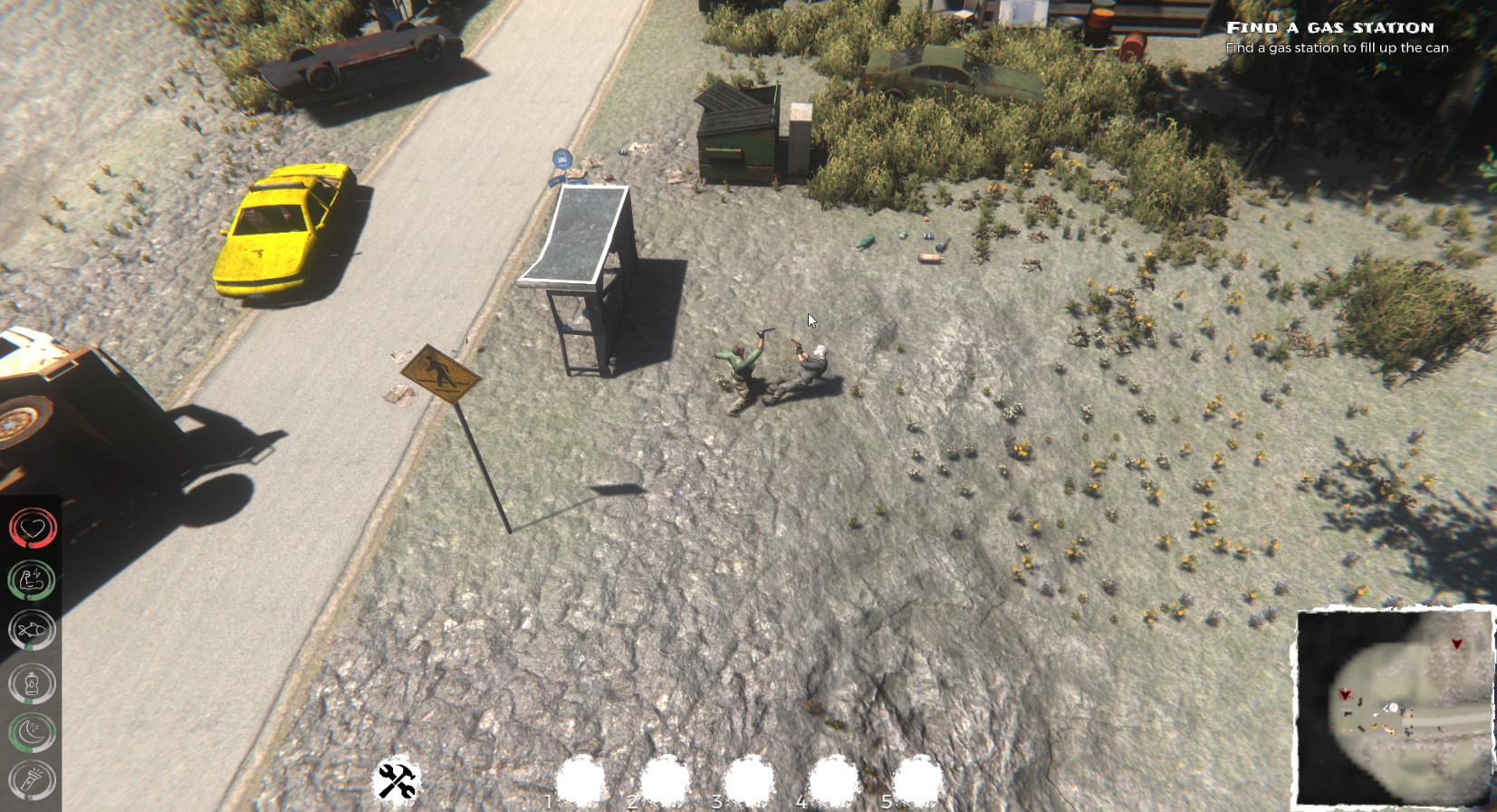Click the gas station quest description text
The height and width of the screenshot is (812, 1497).
(x=1338, y=48)
